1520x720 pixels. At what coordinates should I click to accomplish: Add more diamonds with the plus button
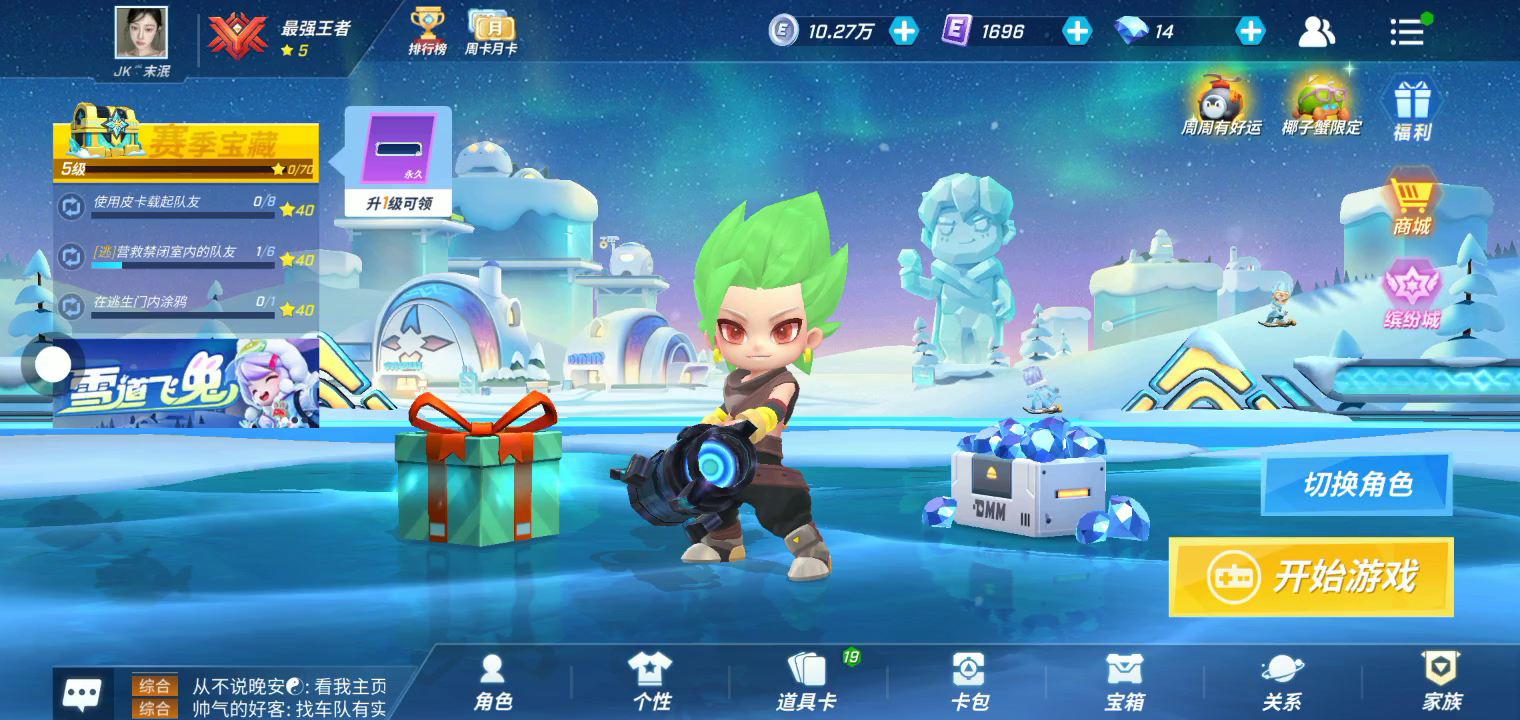[1250, 31]
